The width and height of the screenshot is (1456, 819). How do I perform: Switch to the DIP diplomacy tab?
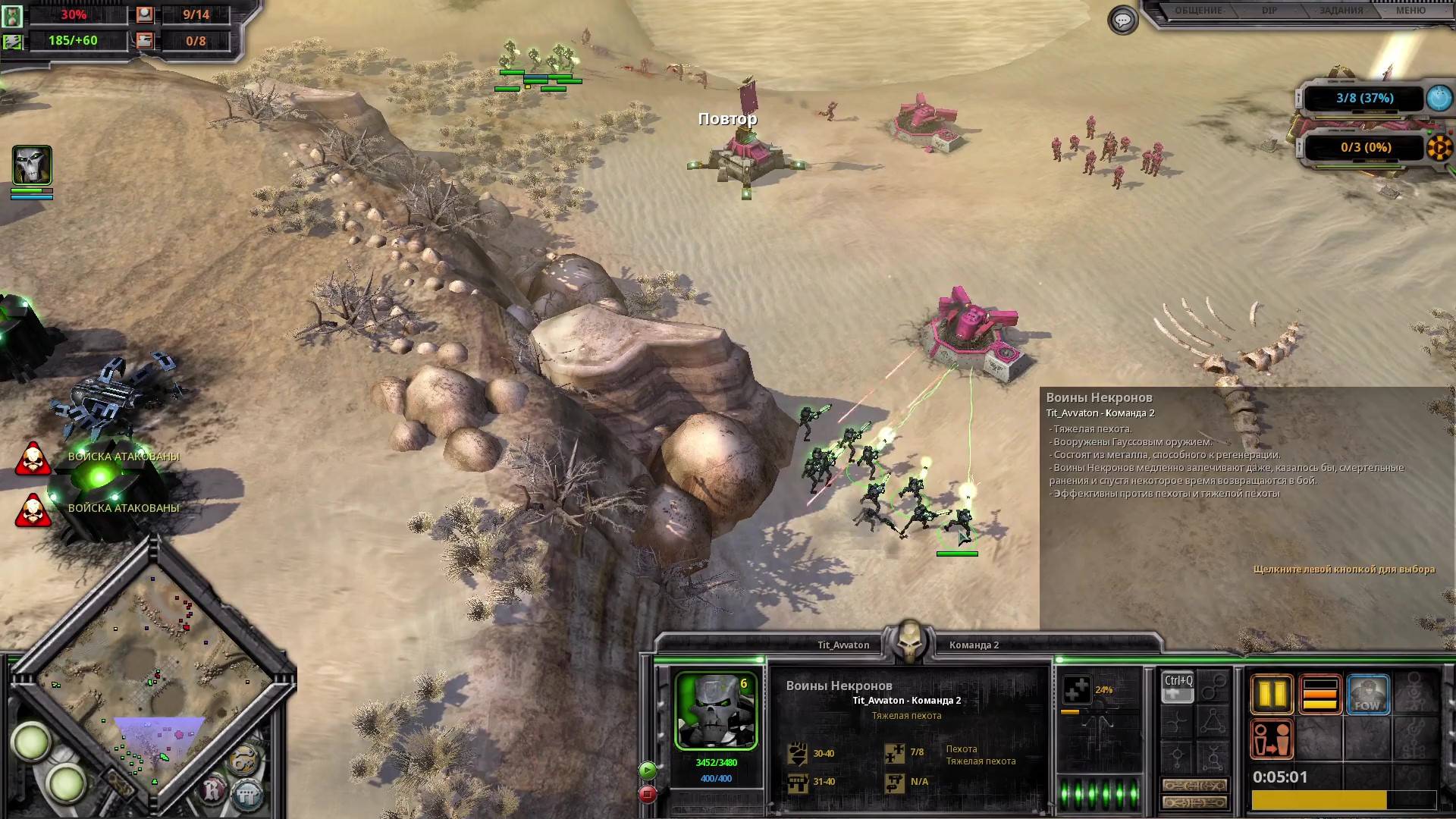tap(1269, 11)
